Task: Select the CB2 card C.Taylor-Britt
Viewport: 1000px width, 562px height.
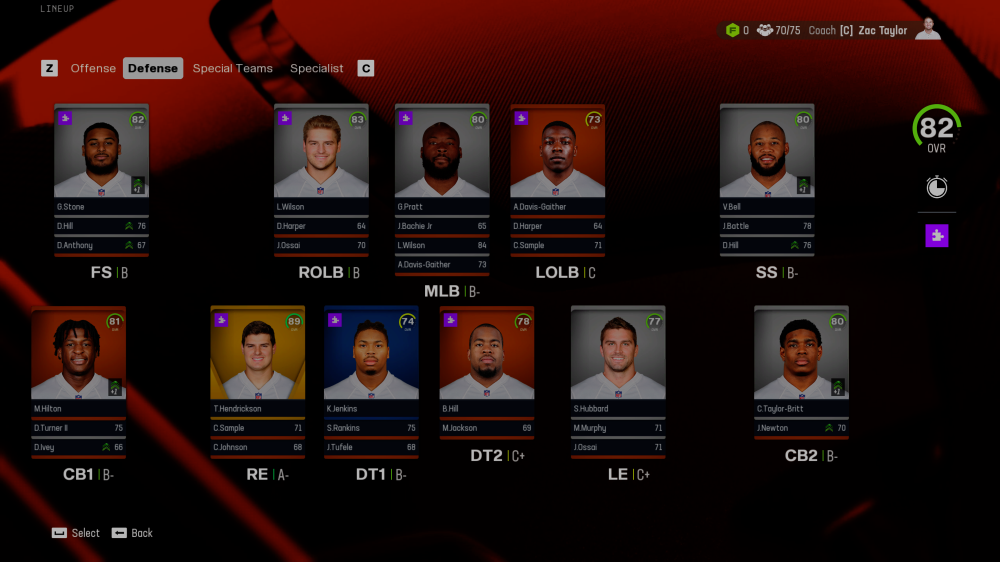Action: coord(801,358)
